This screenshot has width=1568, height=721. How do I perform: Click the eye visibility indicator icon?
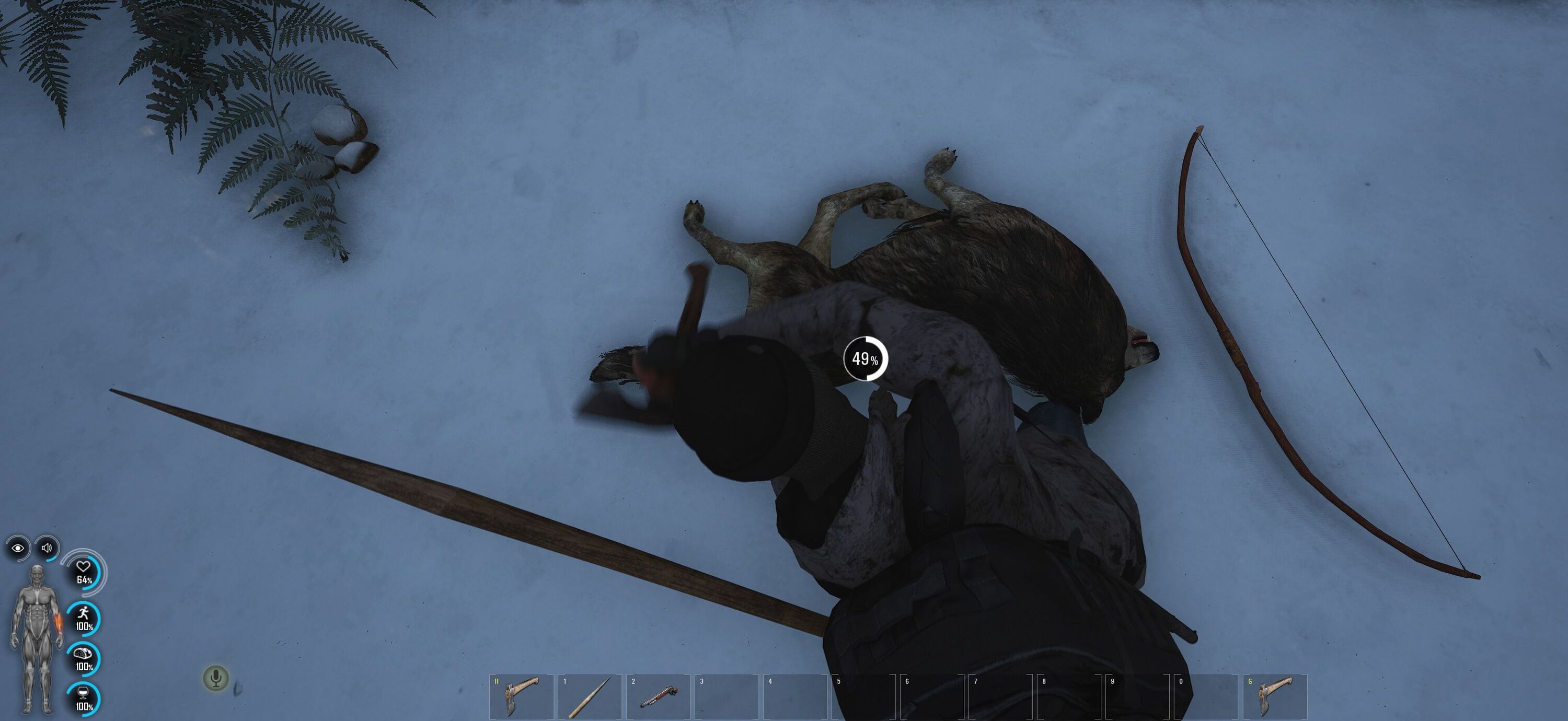(x=18, y=548)
